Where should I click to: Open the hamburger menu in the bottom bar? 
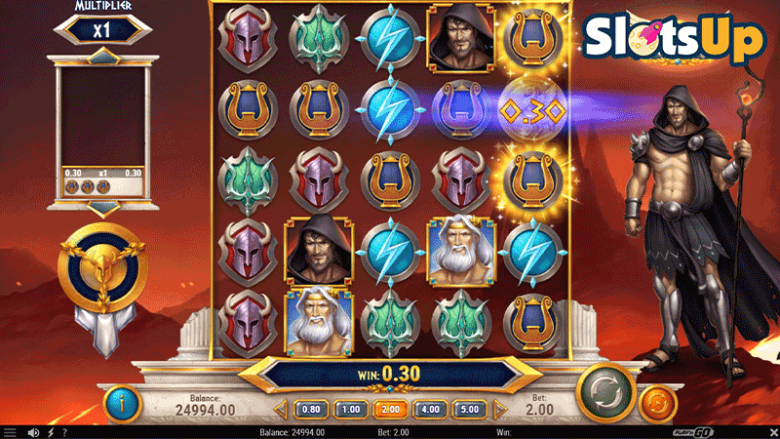coord(10,432)
